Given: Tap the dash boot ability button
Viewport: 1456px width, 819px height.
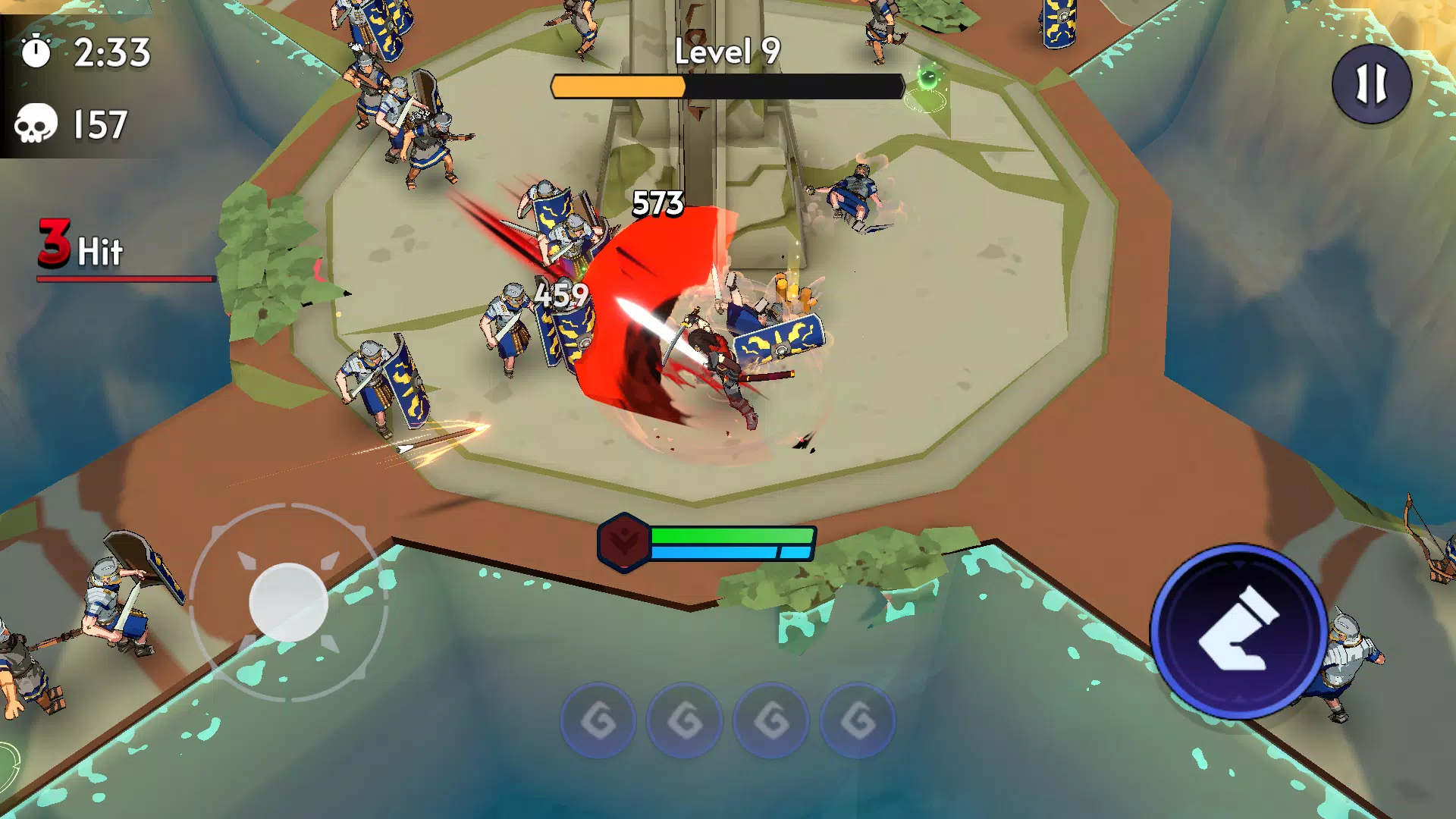Looking at the screenshot, I should click(x=1238, y=631).
